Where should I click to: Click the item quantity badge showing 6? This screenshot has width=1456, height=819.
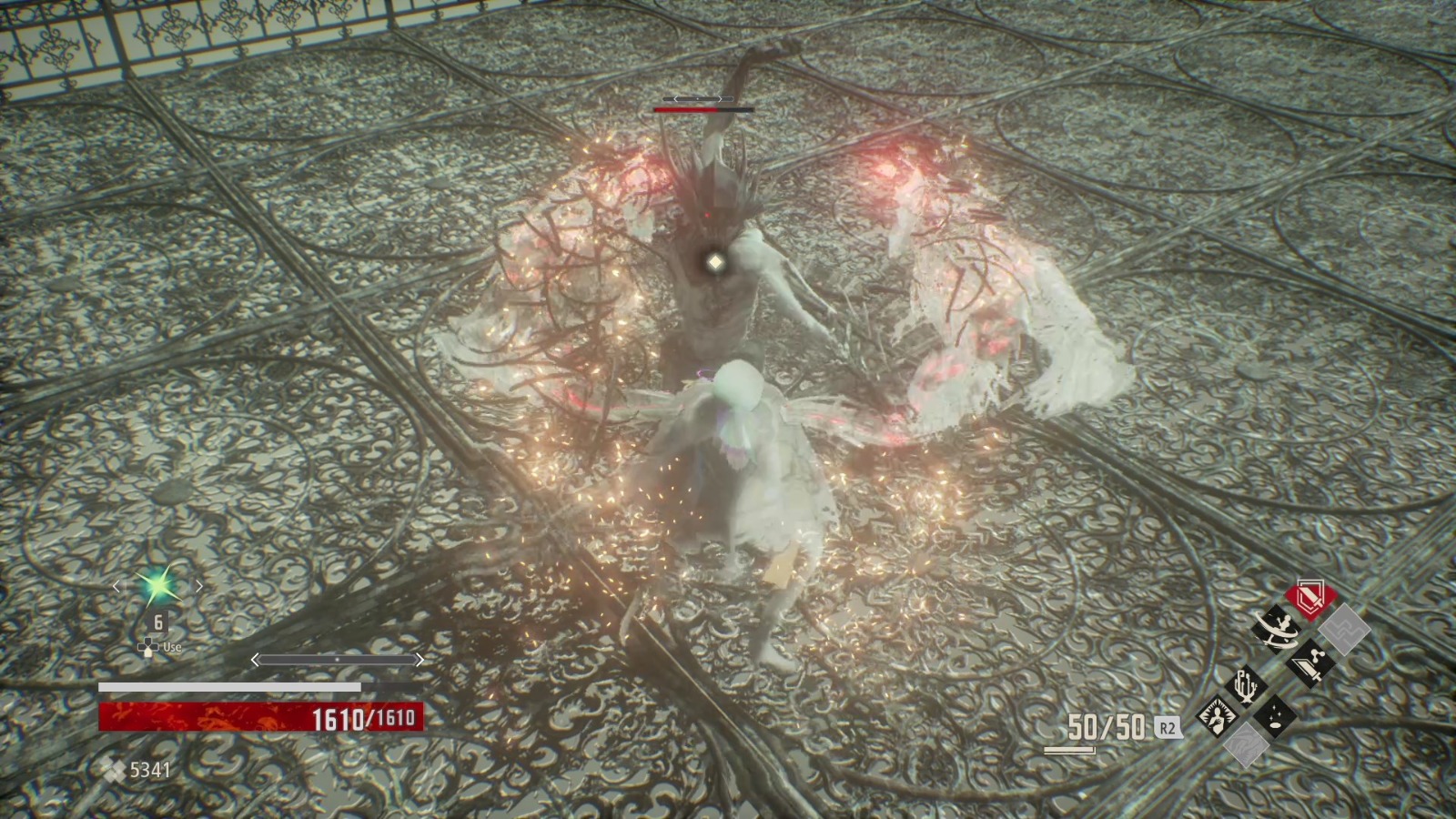(x=158, y=622)
